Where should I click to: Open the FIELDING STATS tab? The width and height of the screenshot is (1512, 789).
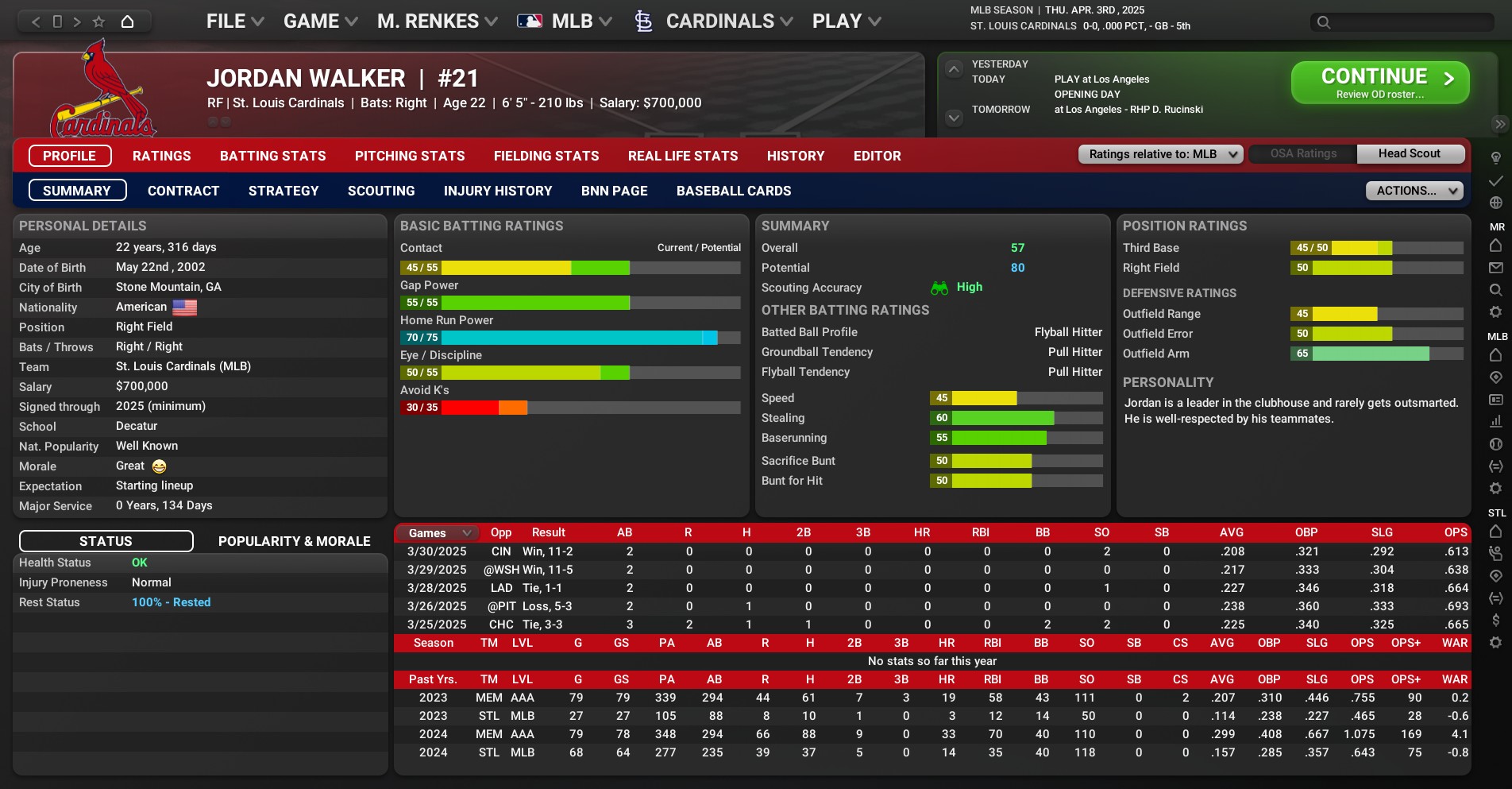546,157
